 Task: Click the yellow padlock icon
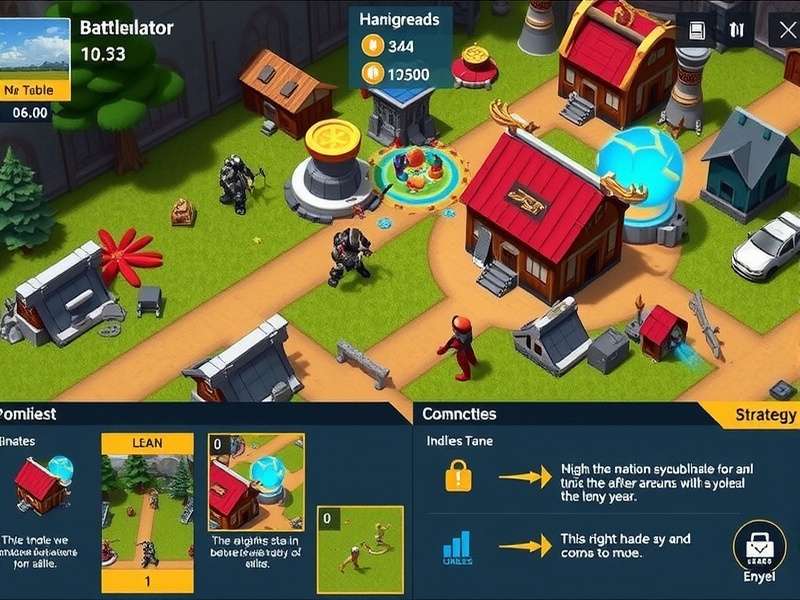[x=458, y=475]
